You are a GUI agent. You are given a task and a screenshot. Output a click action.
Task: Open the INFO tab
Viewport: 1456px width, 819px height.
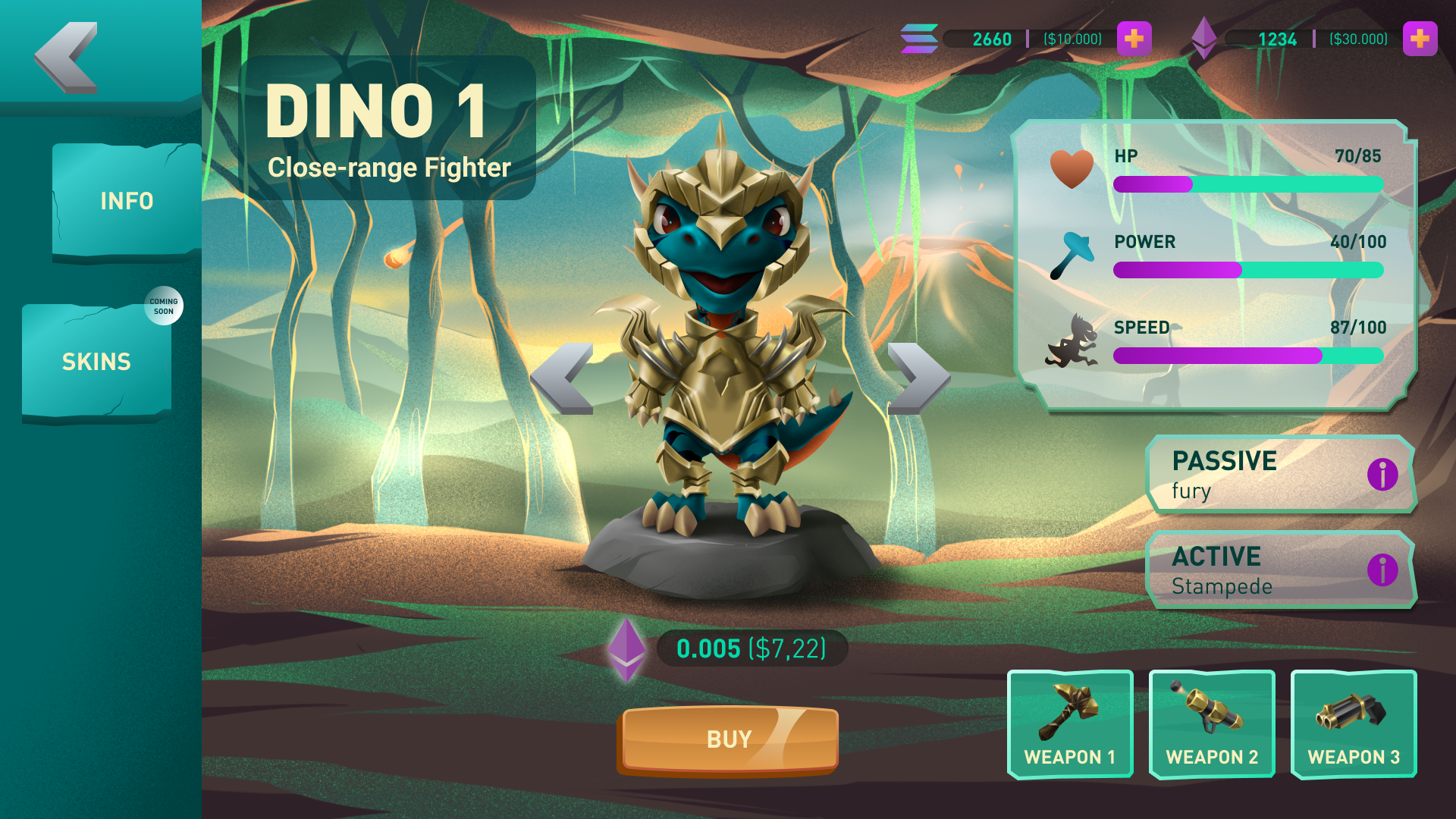coord(126,201)
